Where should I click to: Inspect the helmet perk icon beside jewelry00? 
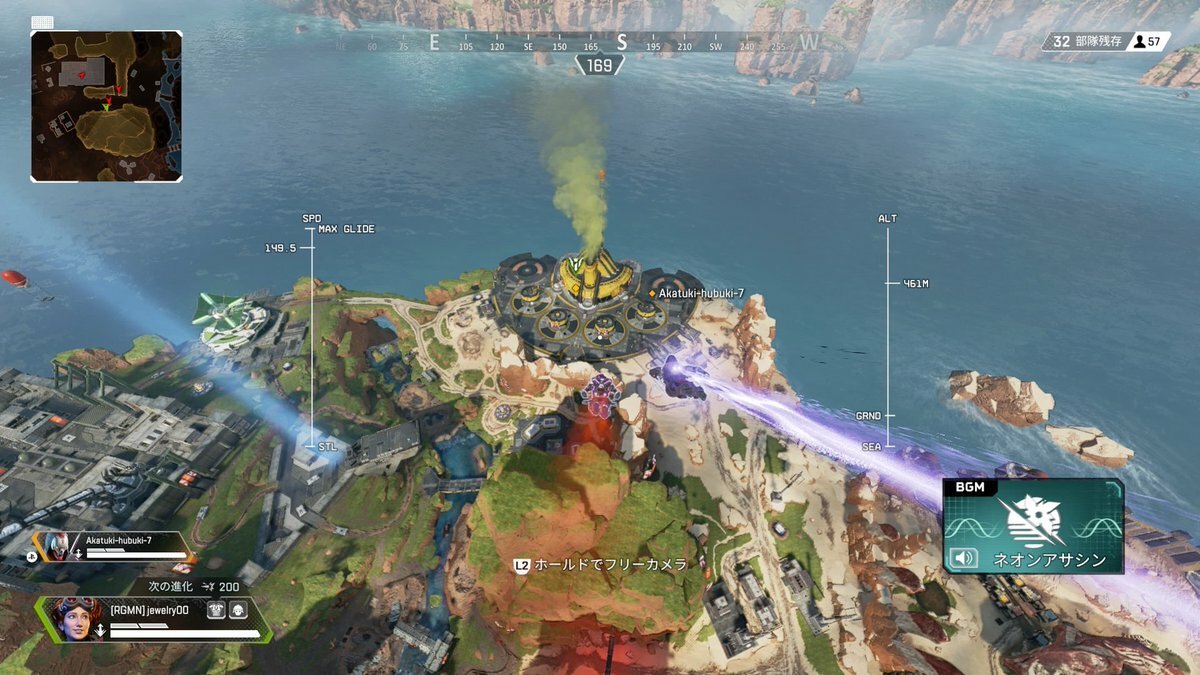coord(238,608)
